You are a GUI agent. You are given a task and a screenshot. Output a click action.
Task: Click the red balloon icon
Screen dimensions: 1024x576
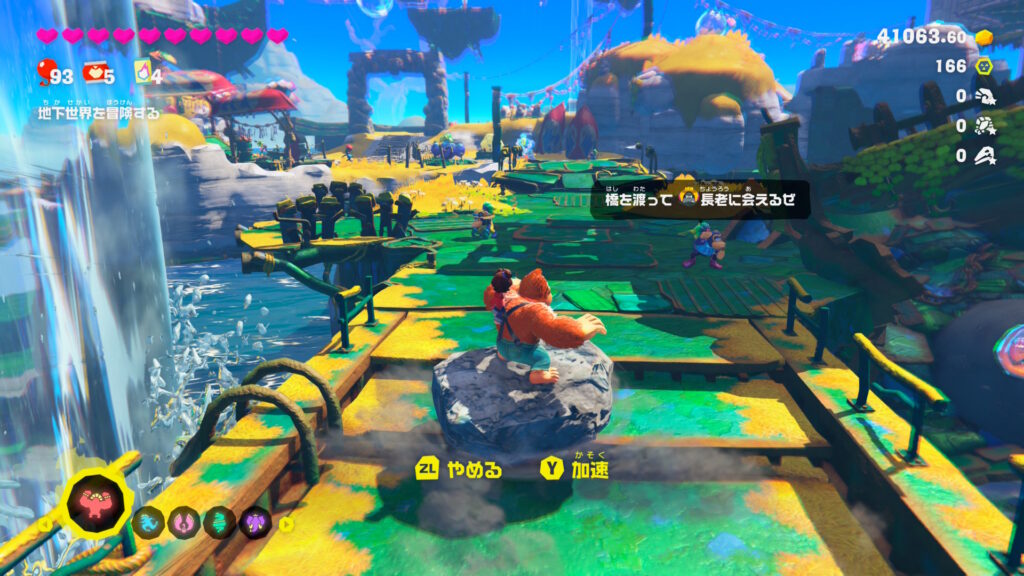pos(46,75)
